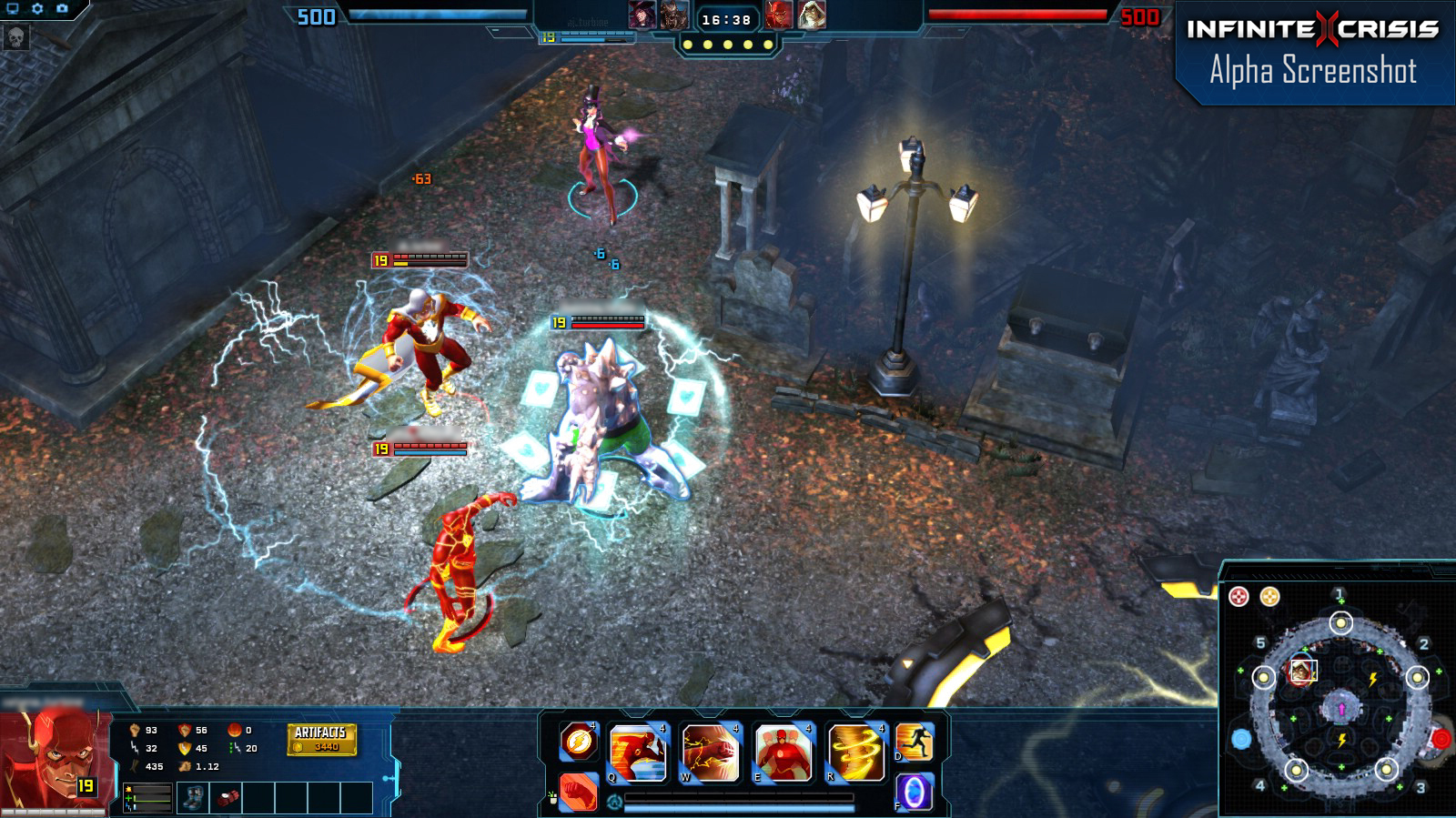Use the R tornado ultimate ability
The height and width of the screenshot is (818, 1456).
pos(854,751)
